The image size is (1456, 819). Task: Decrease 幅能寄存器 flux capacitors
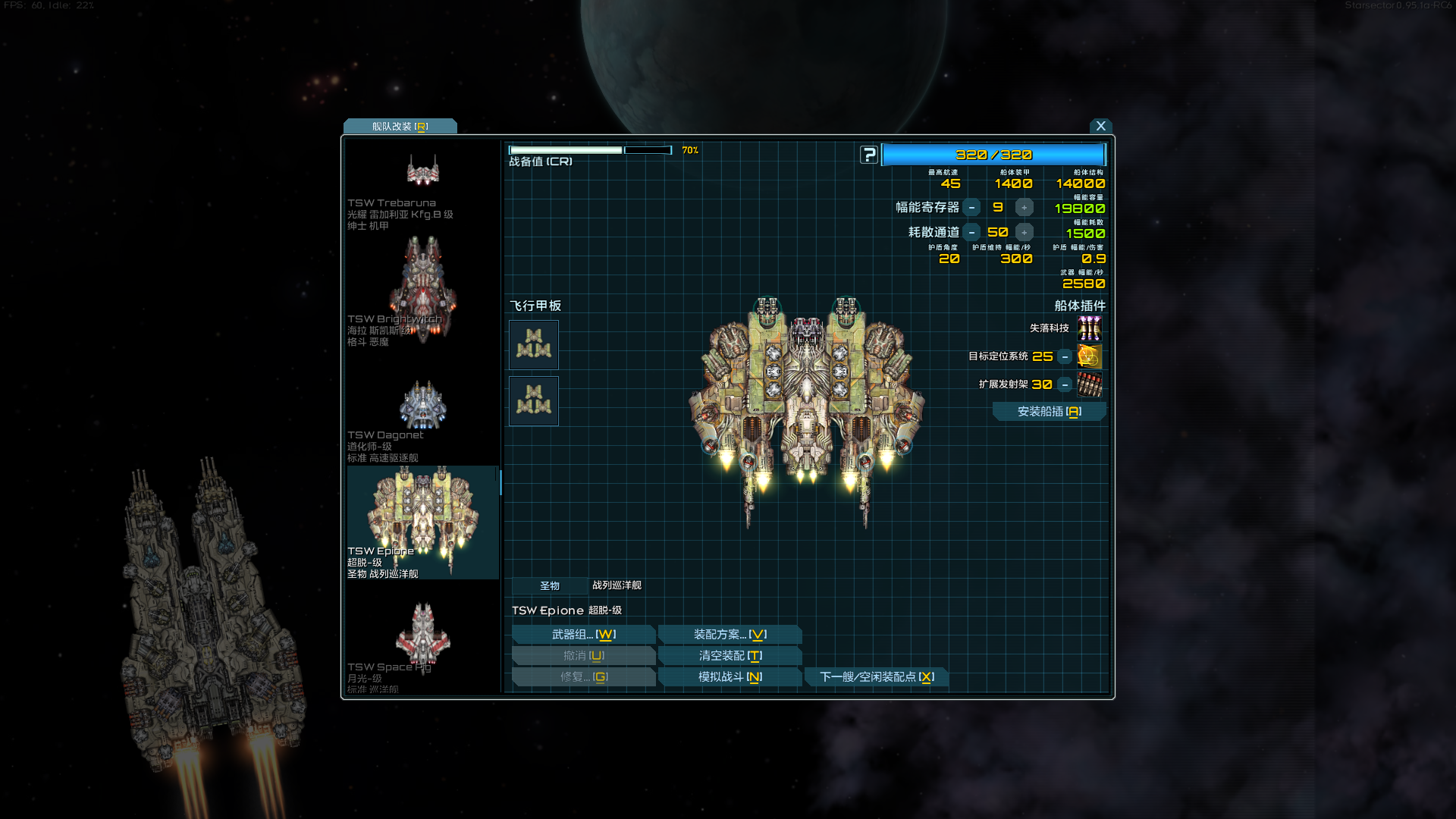point(971,207)
